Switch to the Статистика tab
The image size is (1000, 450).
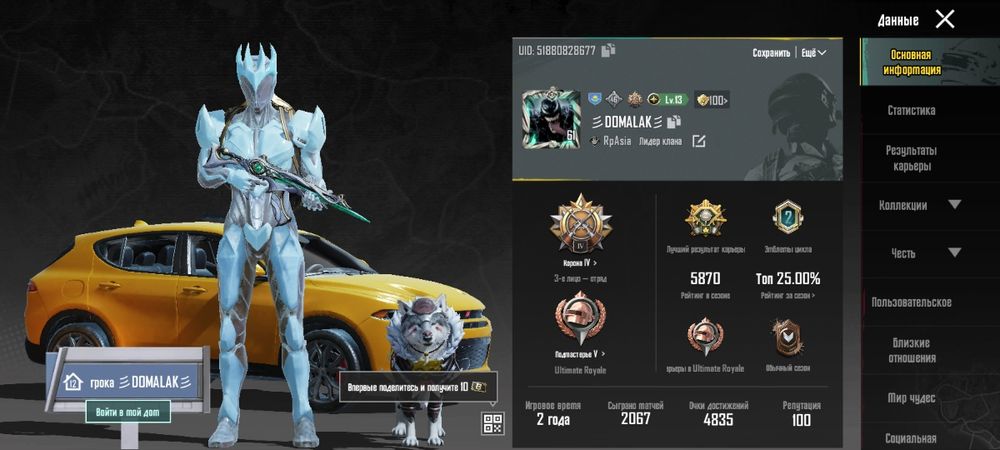pyautogui.click(x=911, y=111)
